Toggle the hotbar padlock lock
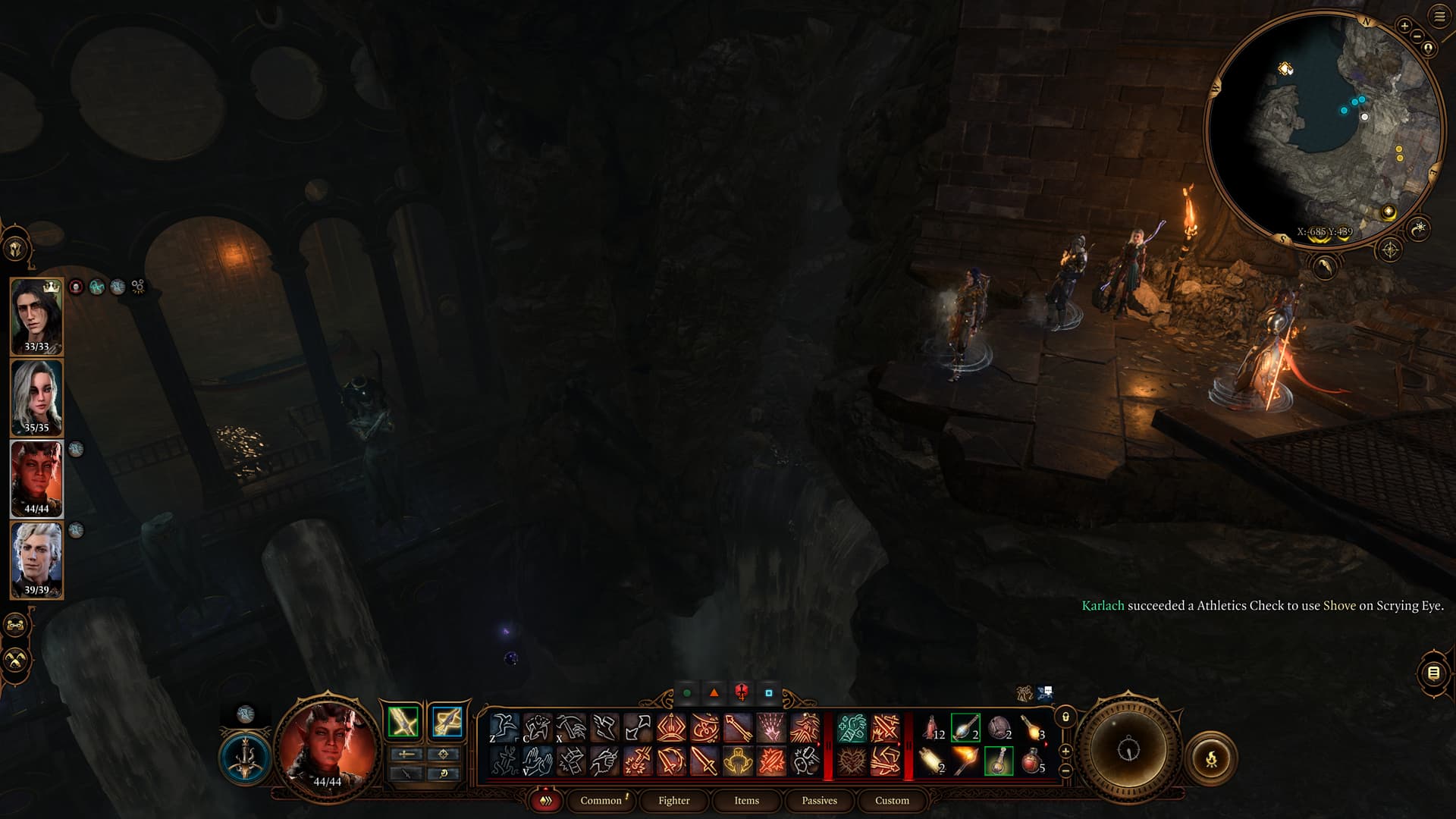Viewport: 1456px width, 819px height. pyautogui.click(x=1065, y=717)
